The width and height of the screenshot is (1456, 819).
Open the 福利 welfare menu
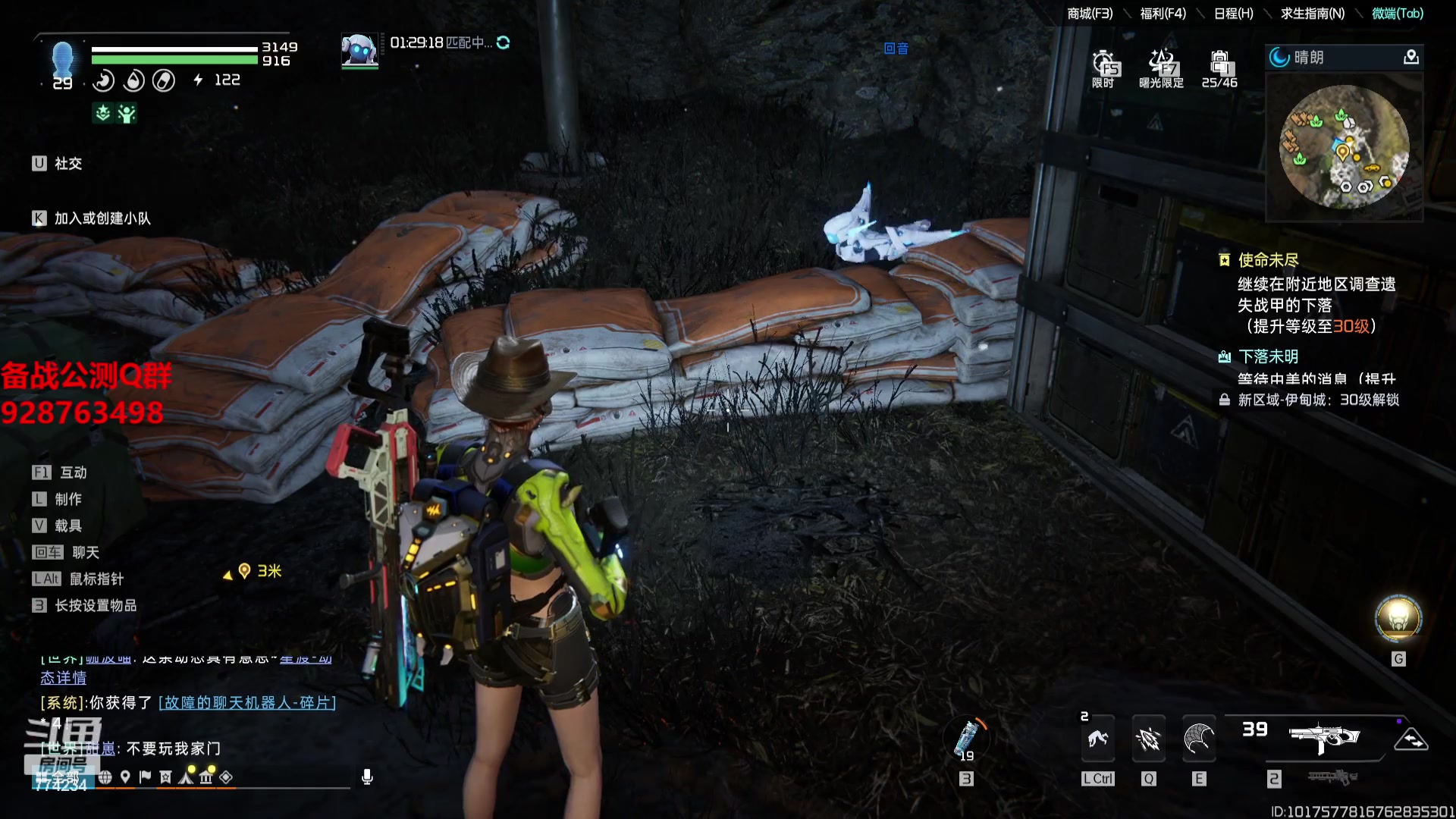1163,14
